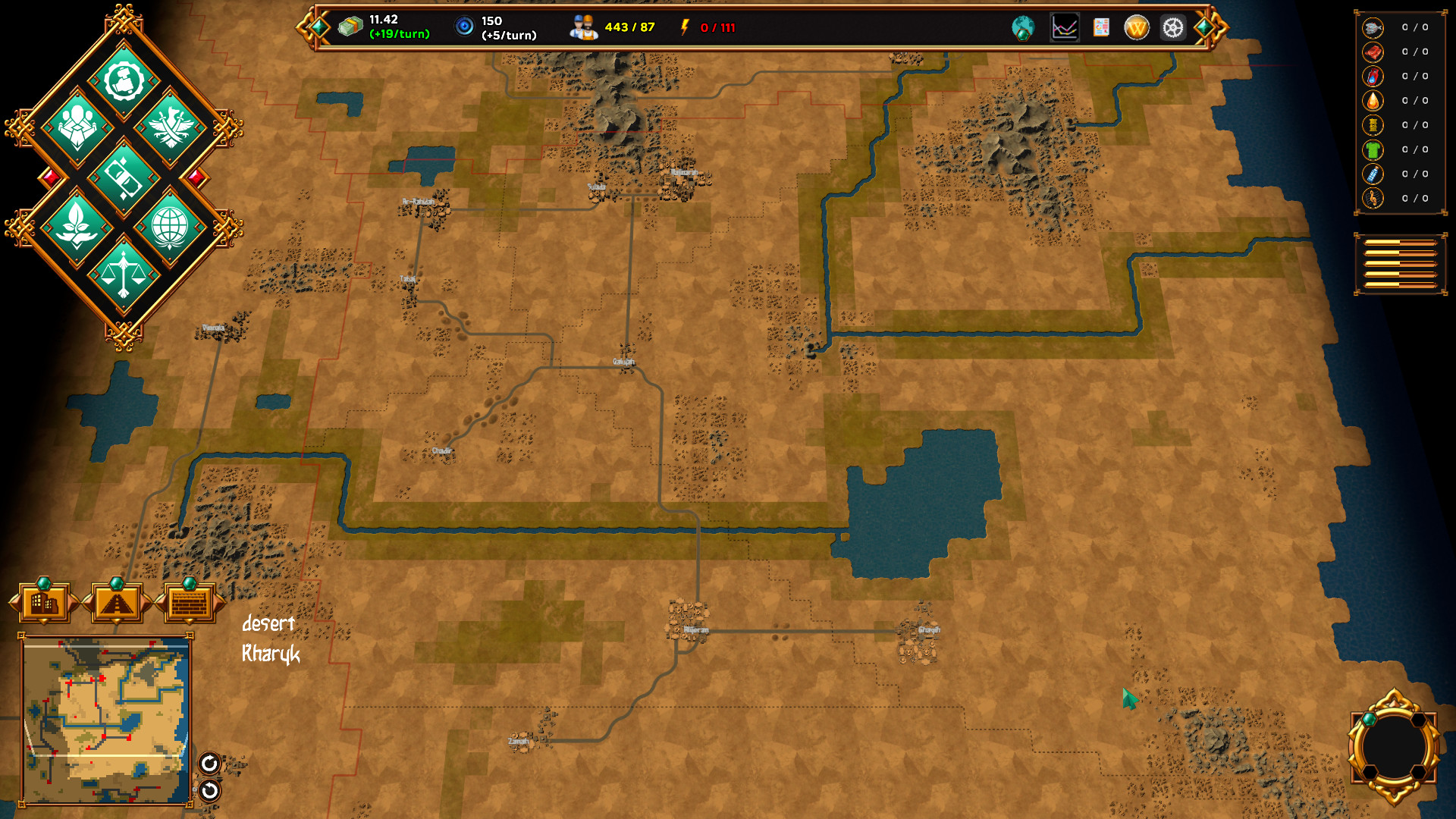Screen dimensions: 1456x819
Task: Toggle the railway overlay button
Action: (115, 603)
